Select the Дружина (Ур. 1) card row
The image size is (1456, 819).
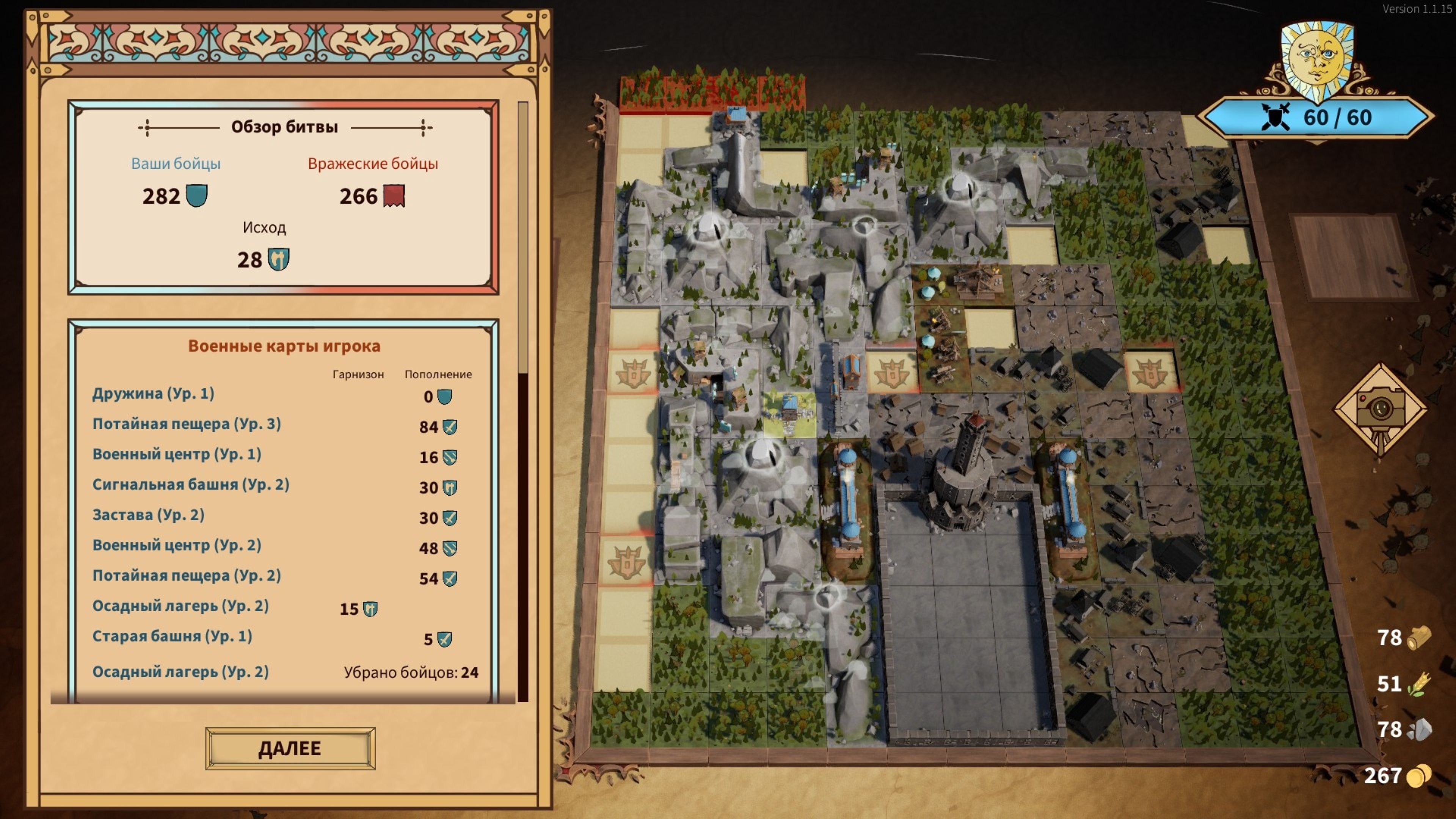point(153,394)
